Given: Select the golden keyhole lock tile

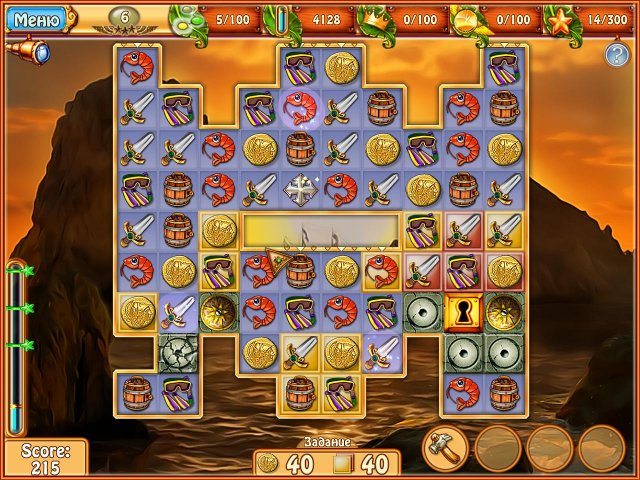Looking at the screenshot, I should coord(464,311).
